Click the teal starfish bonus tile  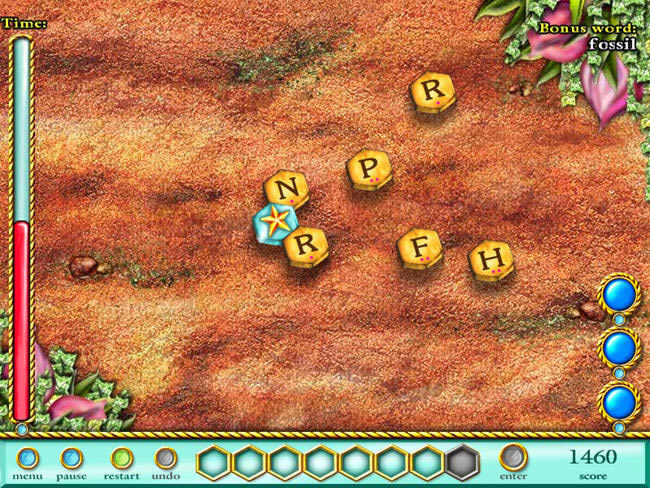[275, 221]
